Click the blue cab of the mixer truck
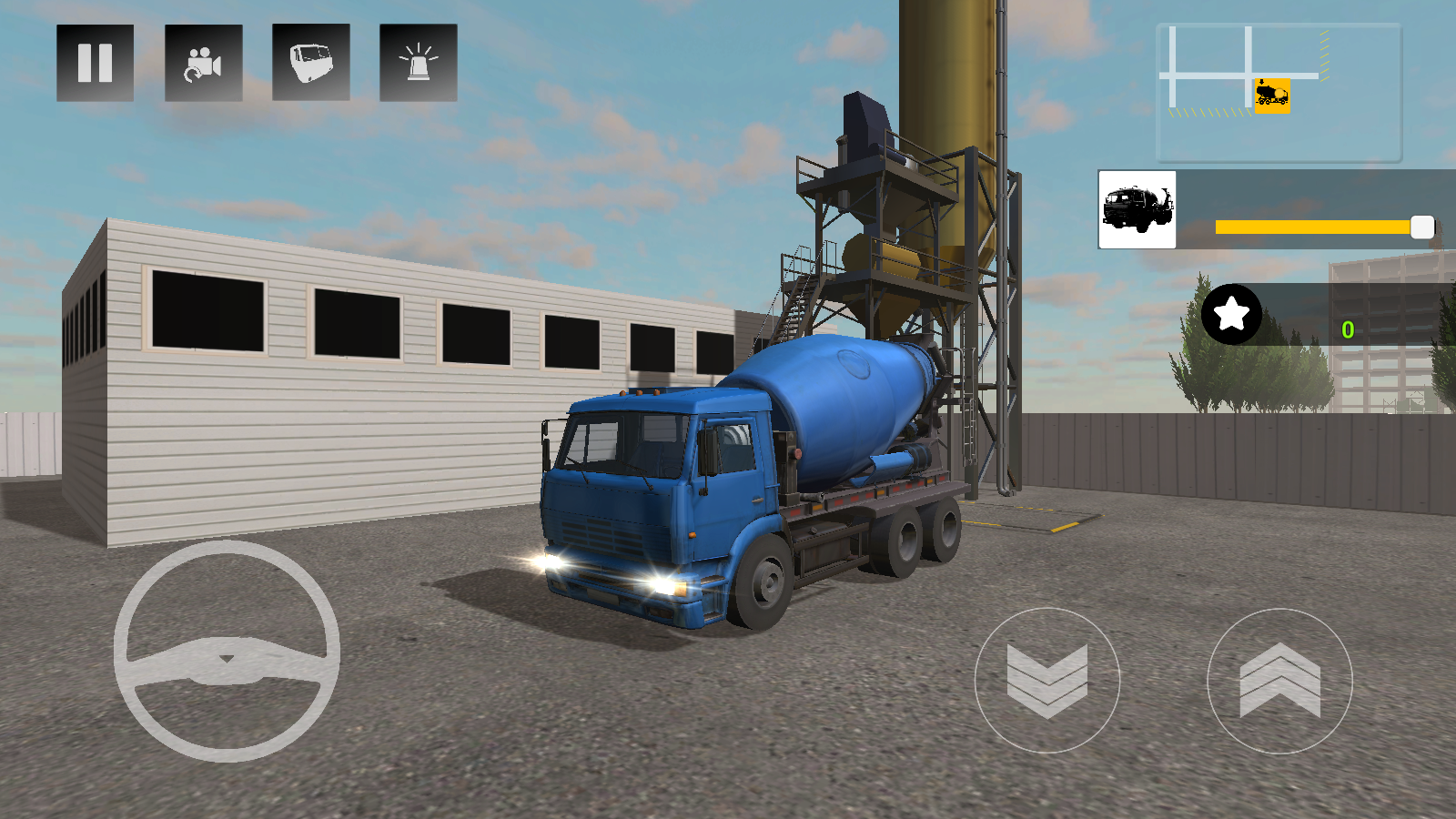Screen dimensions: 1456x819 (x=655, y=482)
